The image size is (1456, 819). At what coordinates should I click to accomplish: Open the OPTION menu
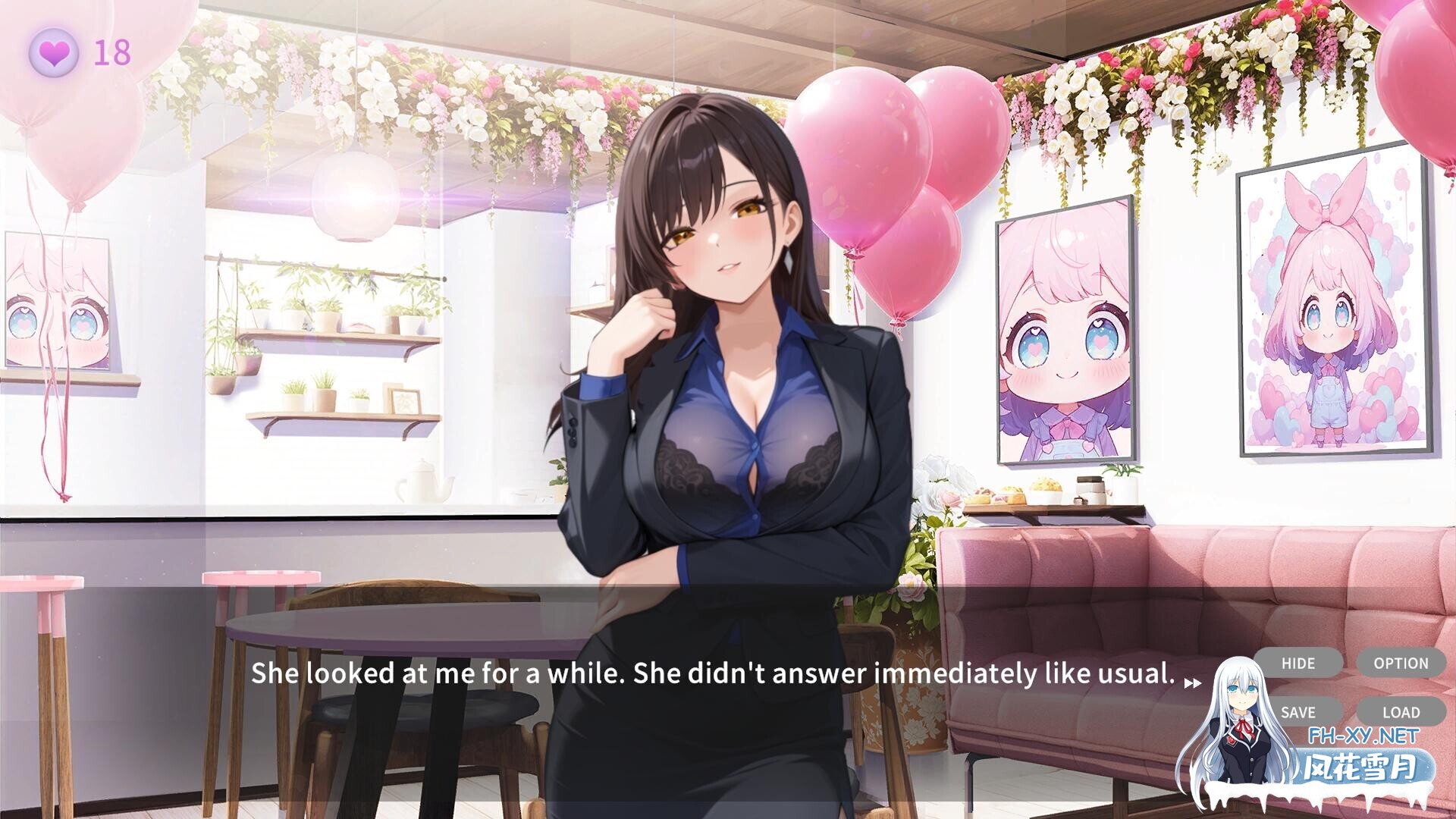tap(1402, 664)
